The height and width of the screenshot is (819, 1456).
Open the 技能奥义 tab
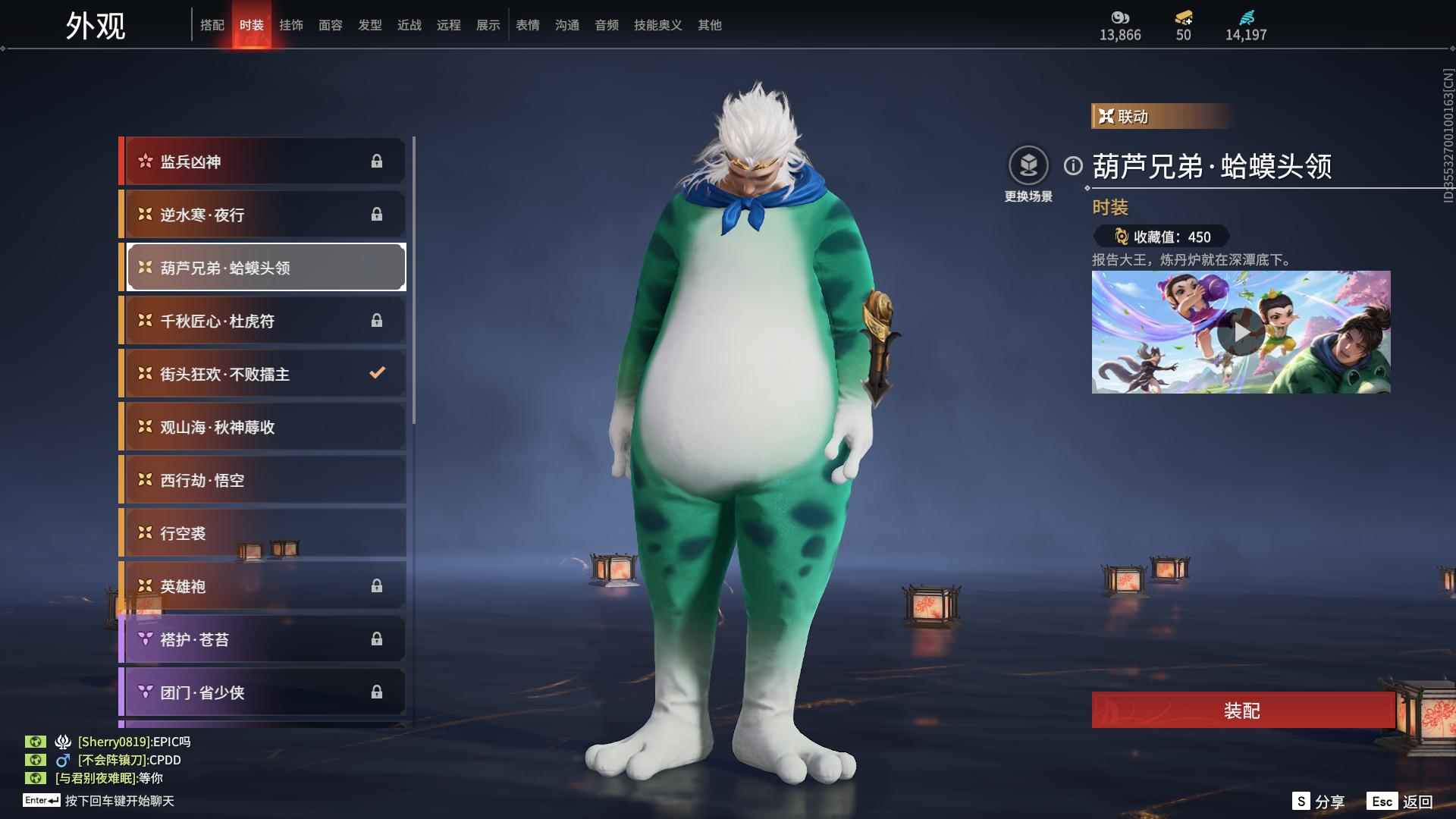657,25
